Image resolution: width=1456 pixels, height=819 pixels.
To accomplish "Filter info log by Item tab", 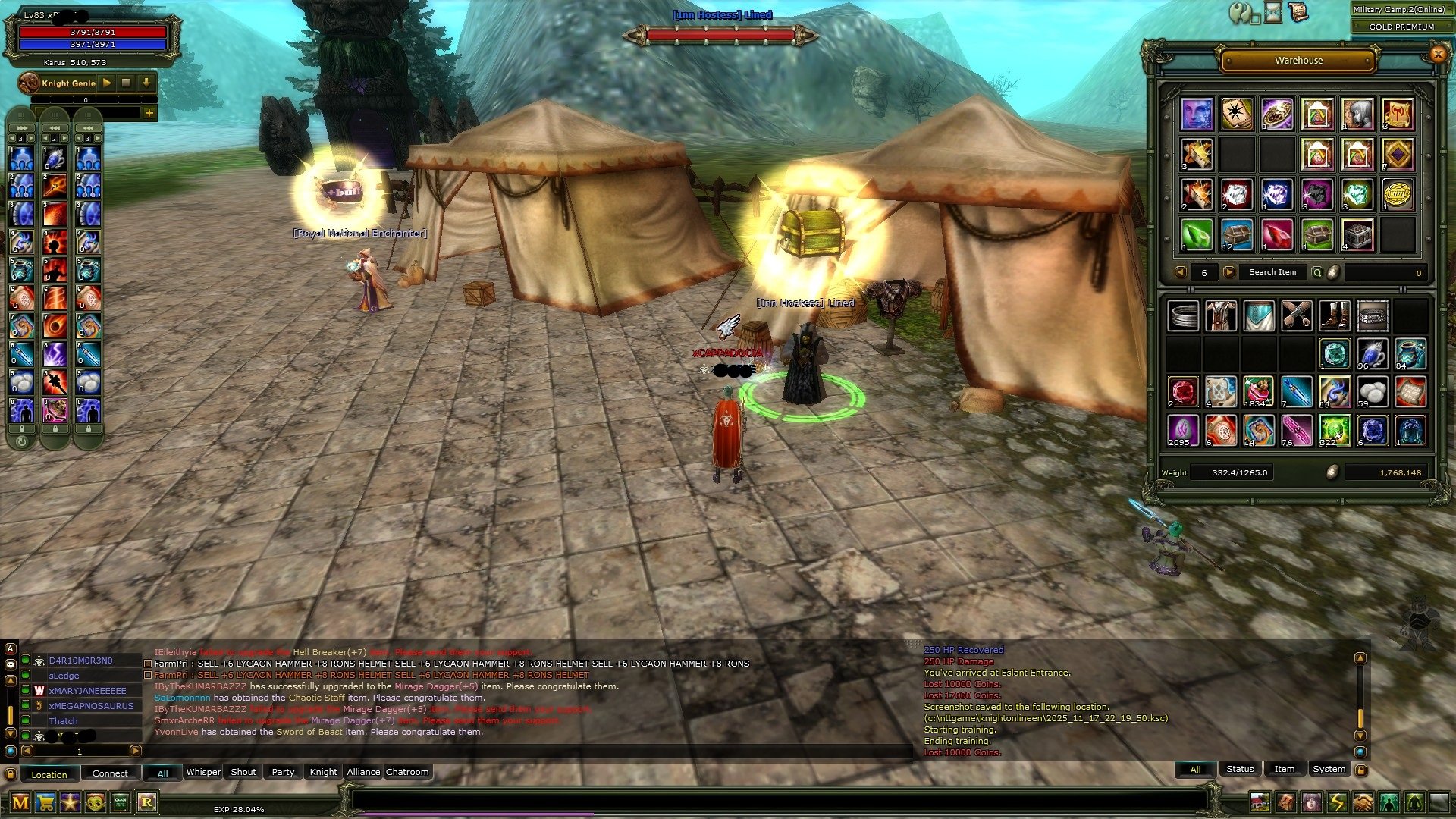I will [1284, 769].
